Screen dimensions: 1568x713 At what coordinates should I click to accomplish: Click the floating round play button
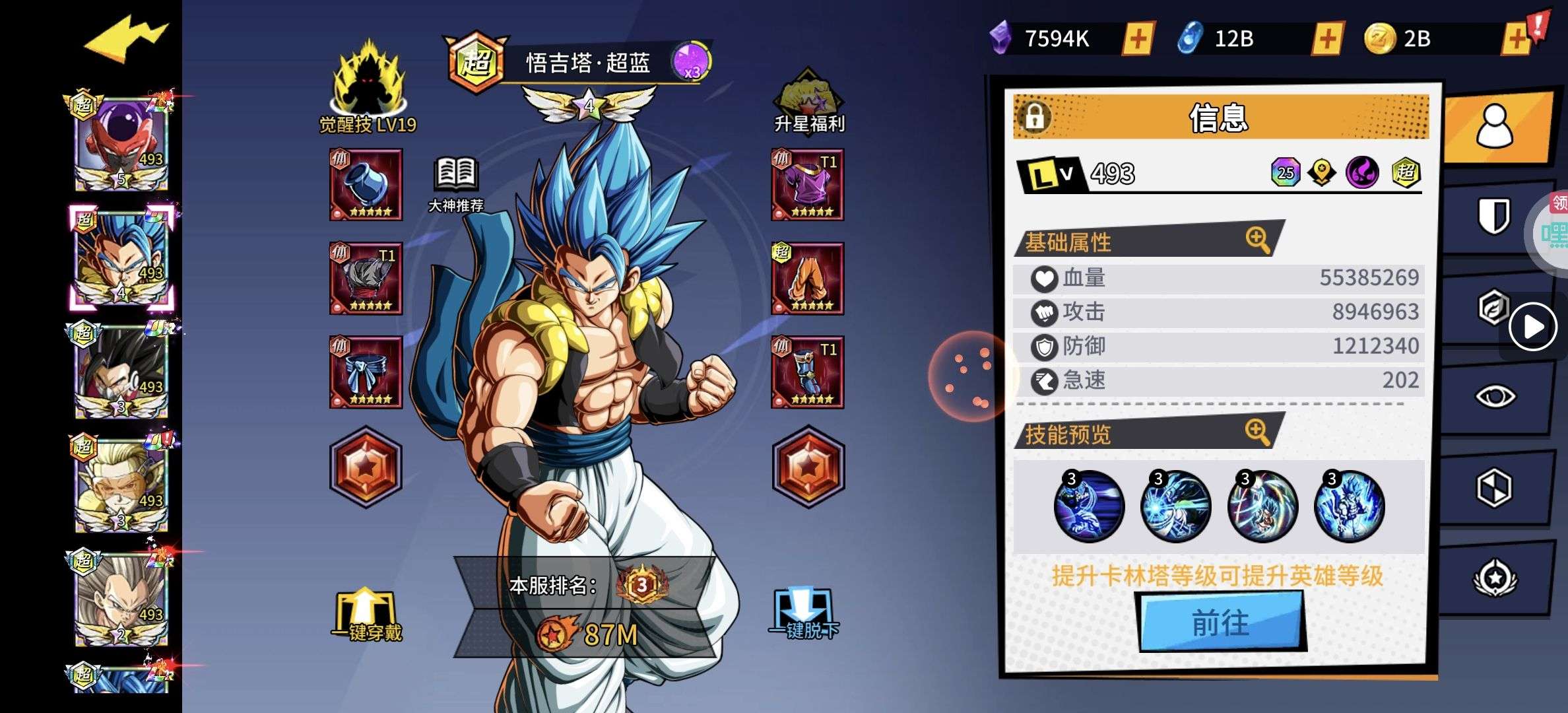click(1532, 327)
